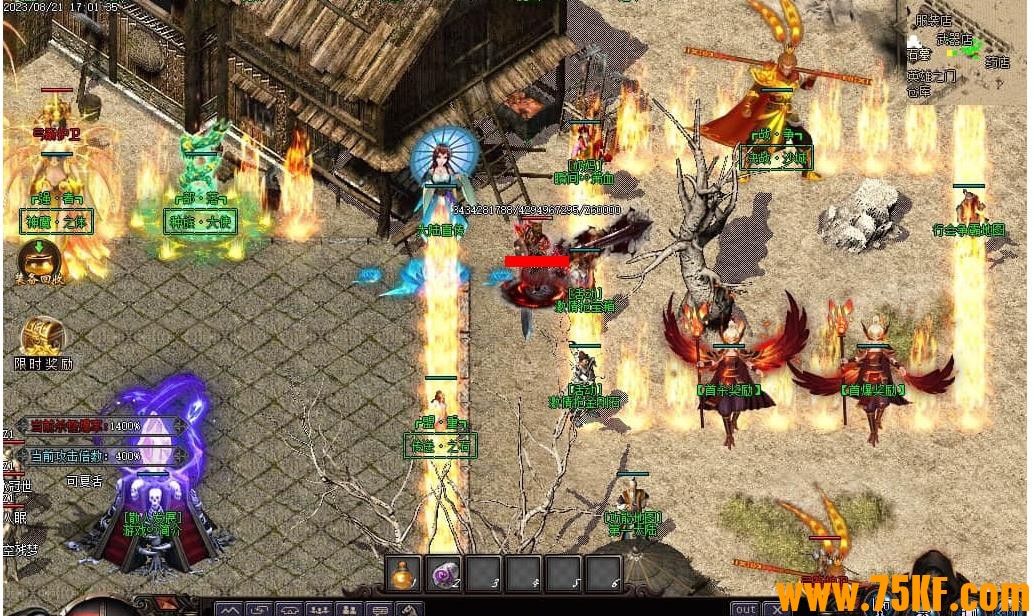The image size is (1034, 616).
Task: Click the 武器店 weapon shop minimap label
Action: 954,39
